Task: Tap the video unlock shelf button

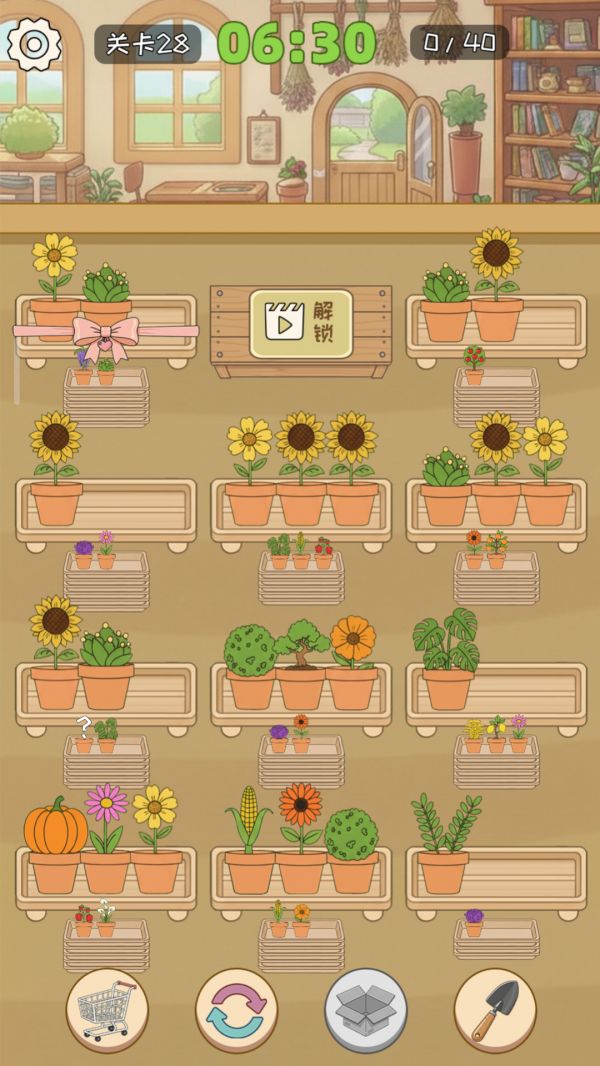Action: (301, 324)
